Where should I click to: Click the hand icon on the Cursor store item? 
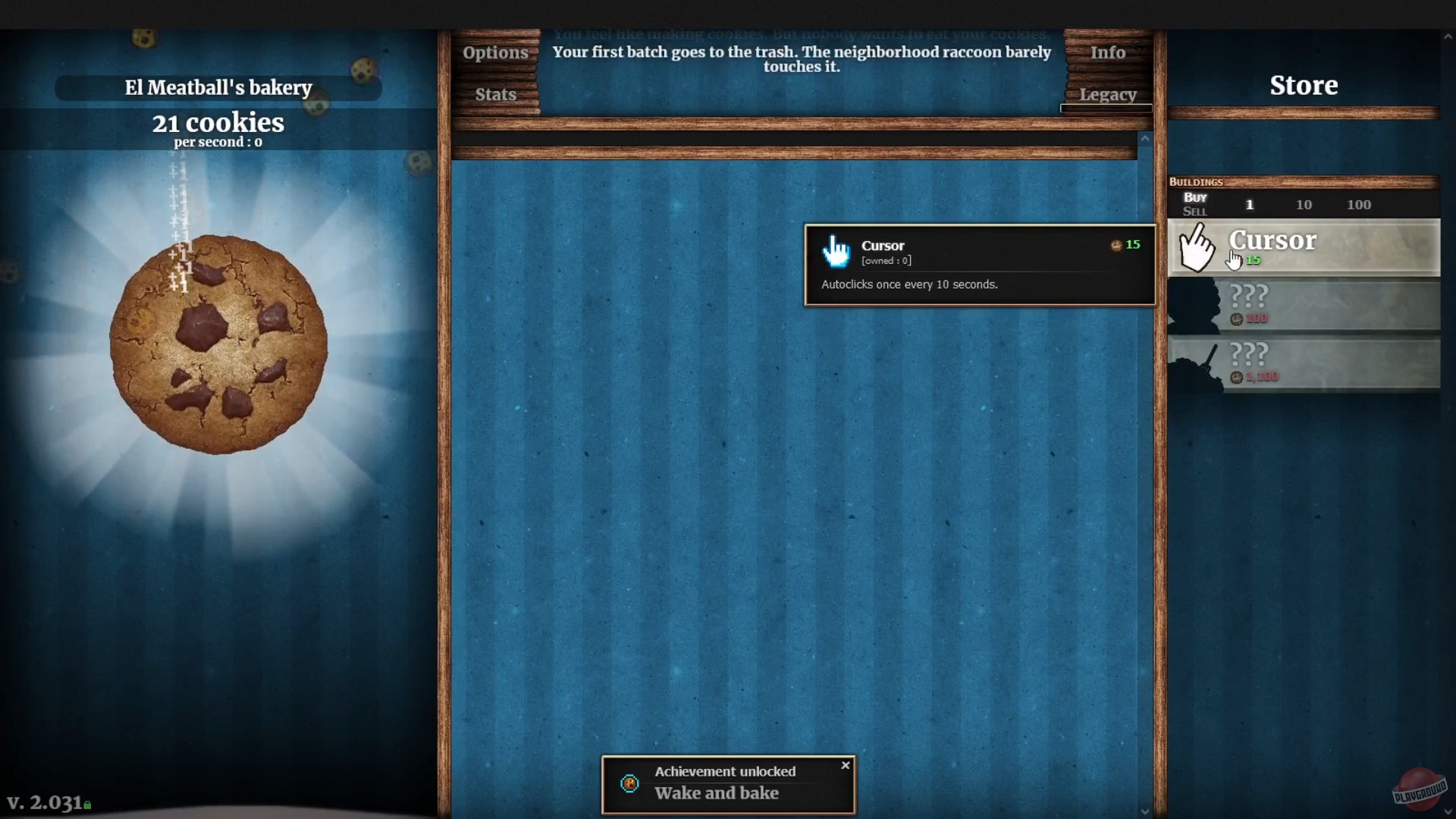click(x=1198, y=246)
